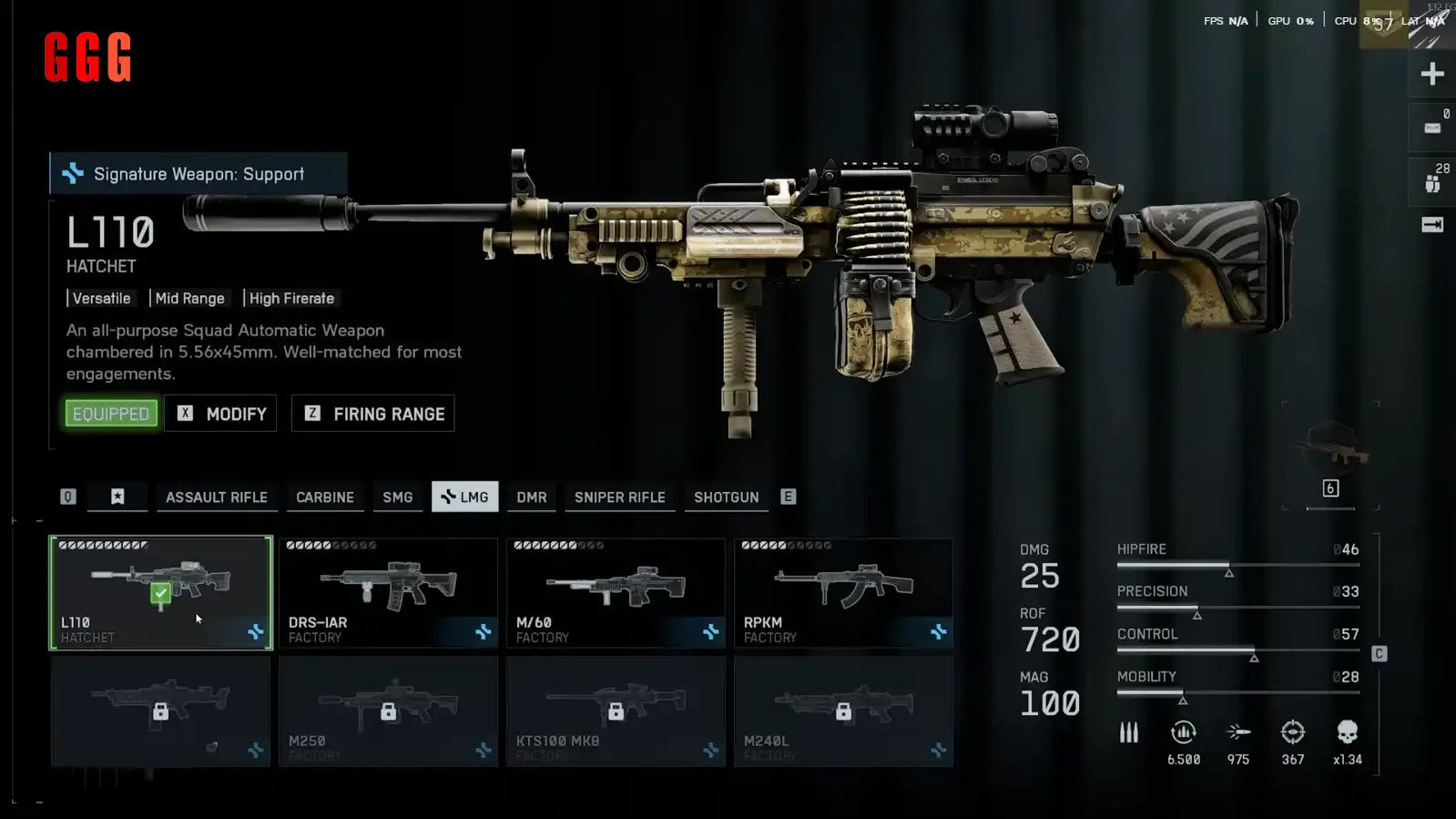The image size is (1456, 819).
Task: Click the locked M250 weapon tile
Action: coord(388,712)
